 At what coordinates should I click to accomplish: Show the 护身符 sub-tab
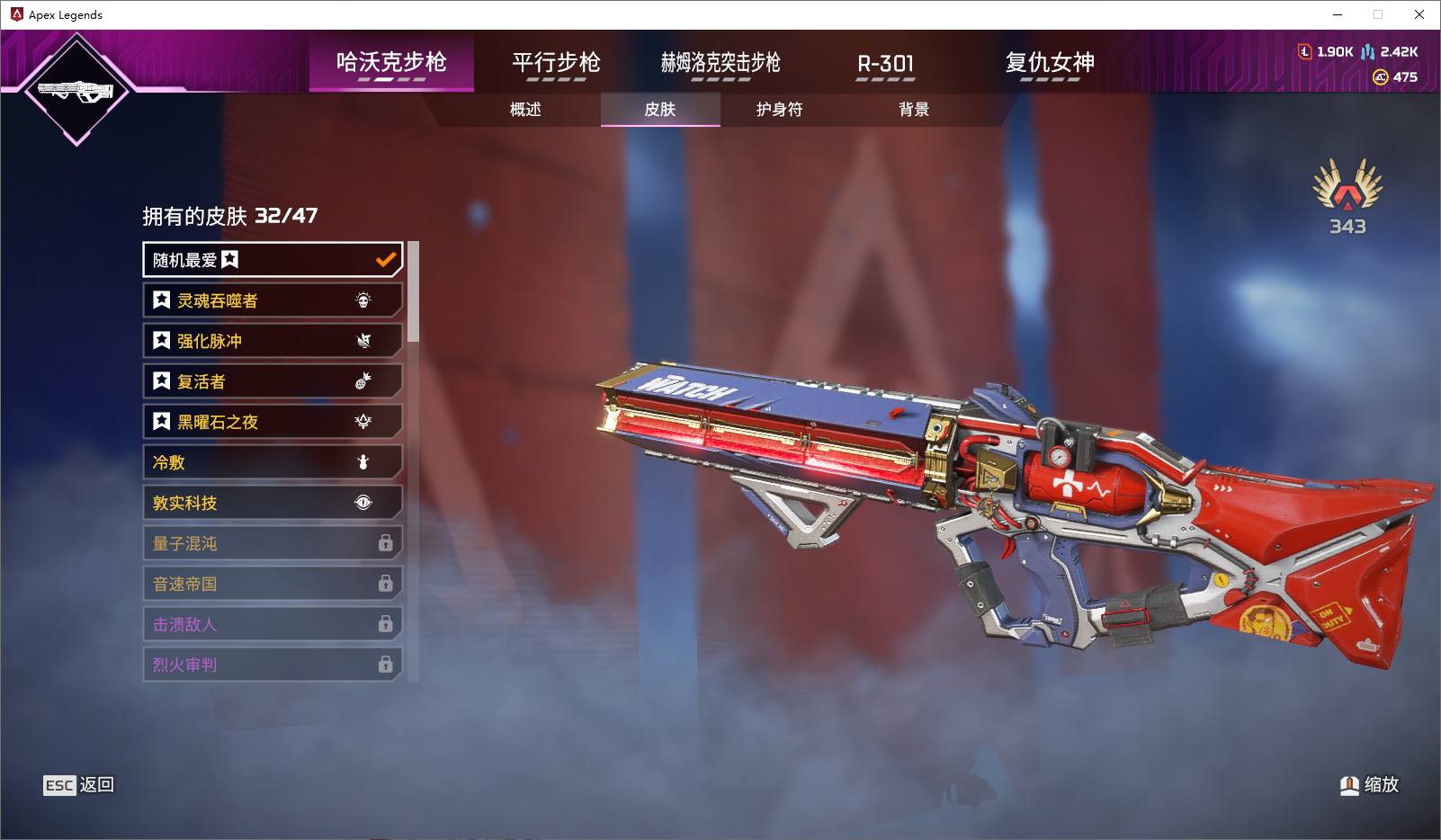click(x=779, y=110)
